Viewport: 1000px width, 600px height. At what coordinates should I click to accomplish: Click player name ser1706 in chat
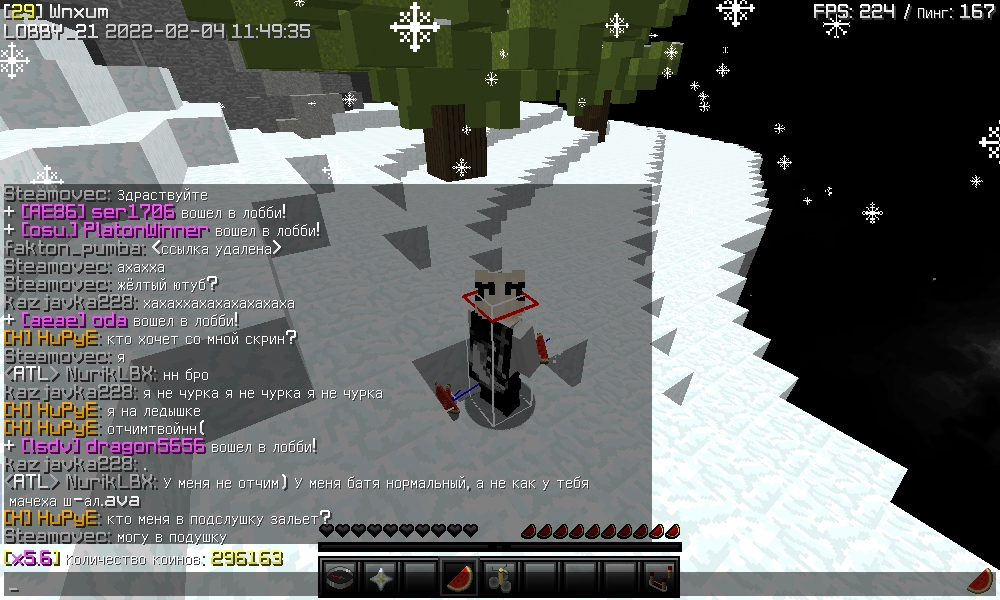(x=133, y=212)
